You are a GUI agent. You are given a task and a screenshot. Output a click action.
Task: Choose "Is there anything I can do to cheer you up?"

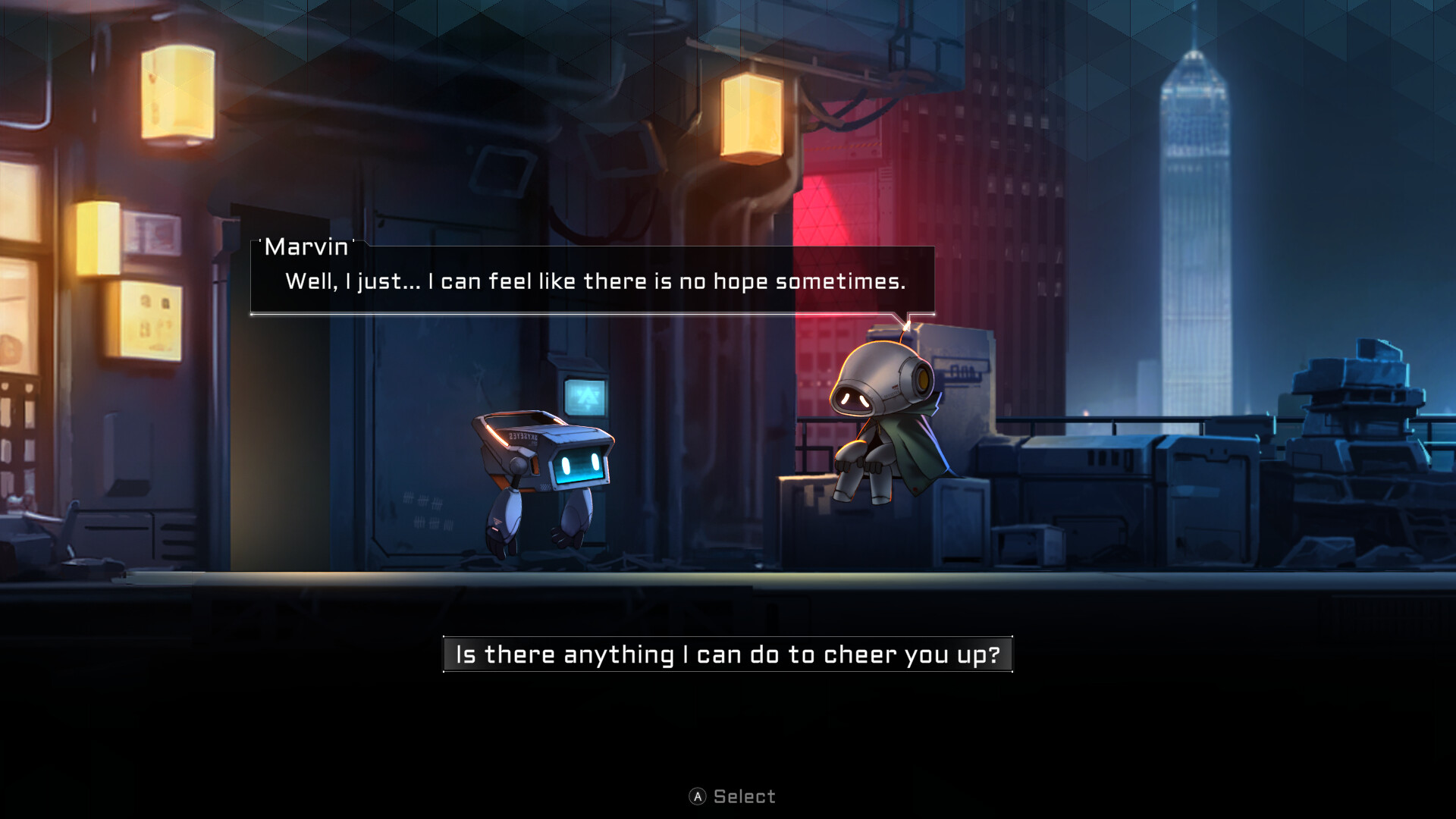[x=728, y=654]
